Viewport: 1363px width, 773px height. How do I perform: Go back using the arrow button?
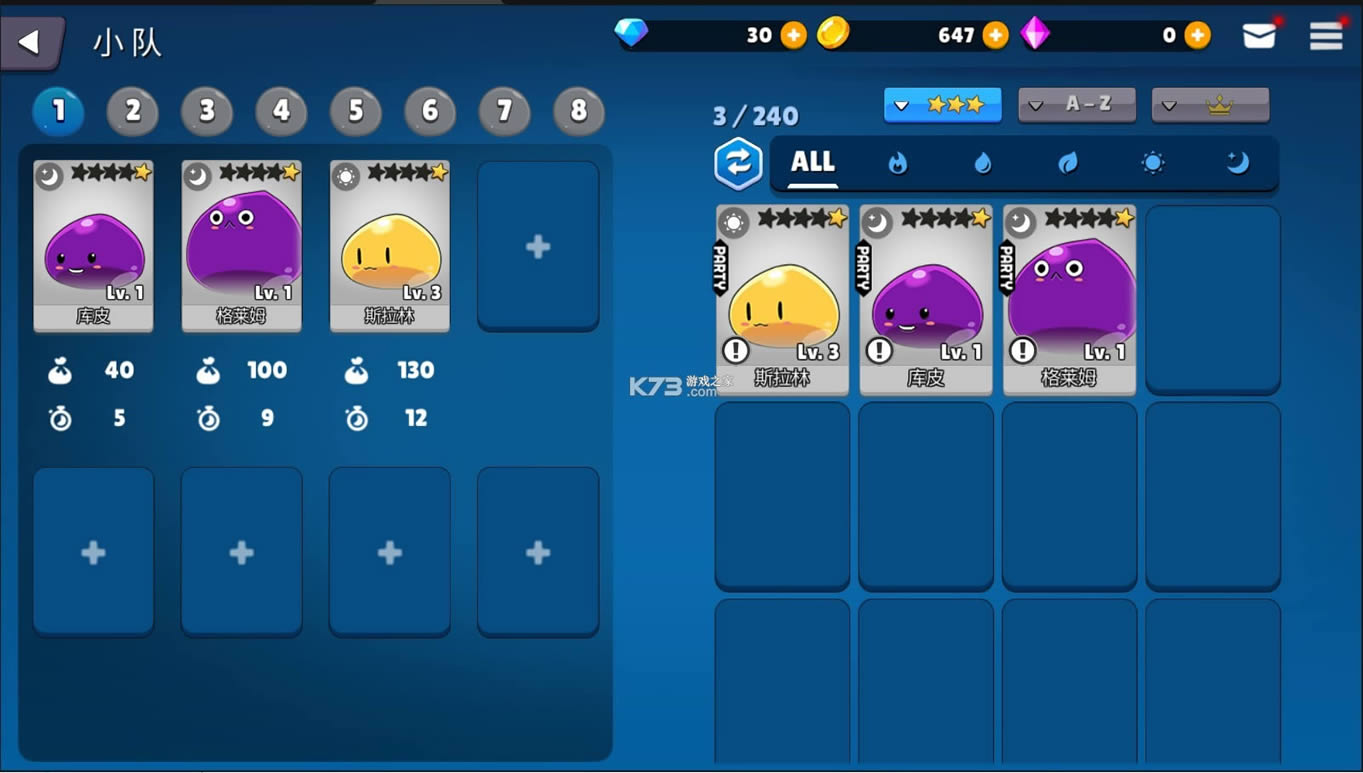pos(30,42)
